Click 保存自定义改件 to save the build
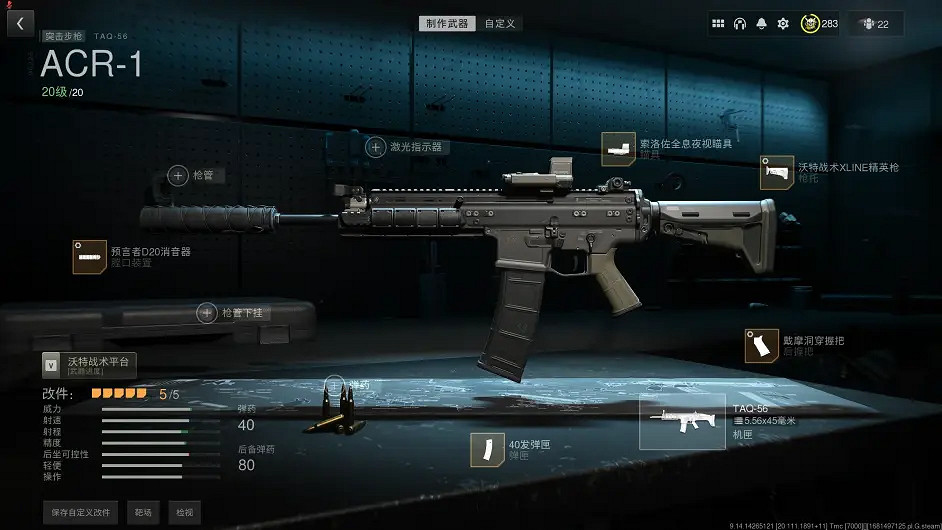The width and height of the screenshot is (942, 530). (x=80, y=512)
